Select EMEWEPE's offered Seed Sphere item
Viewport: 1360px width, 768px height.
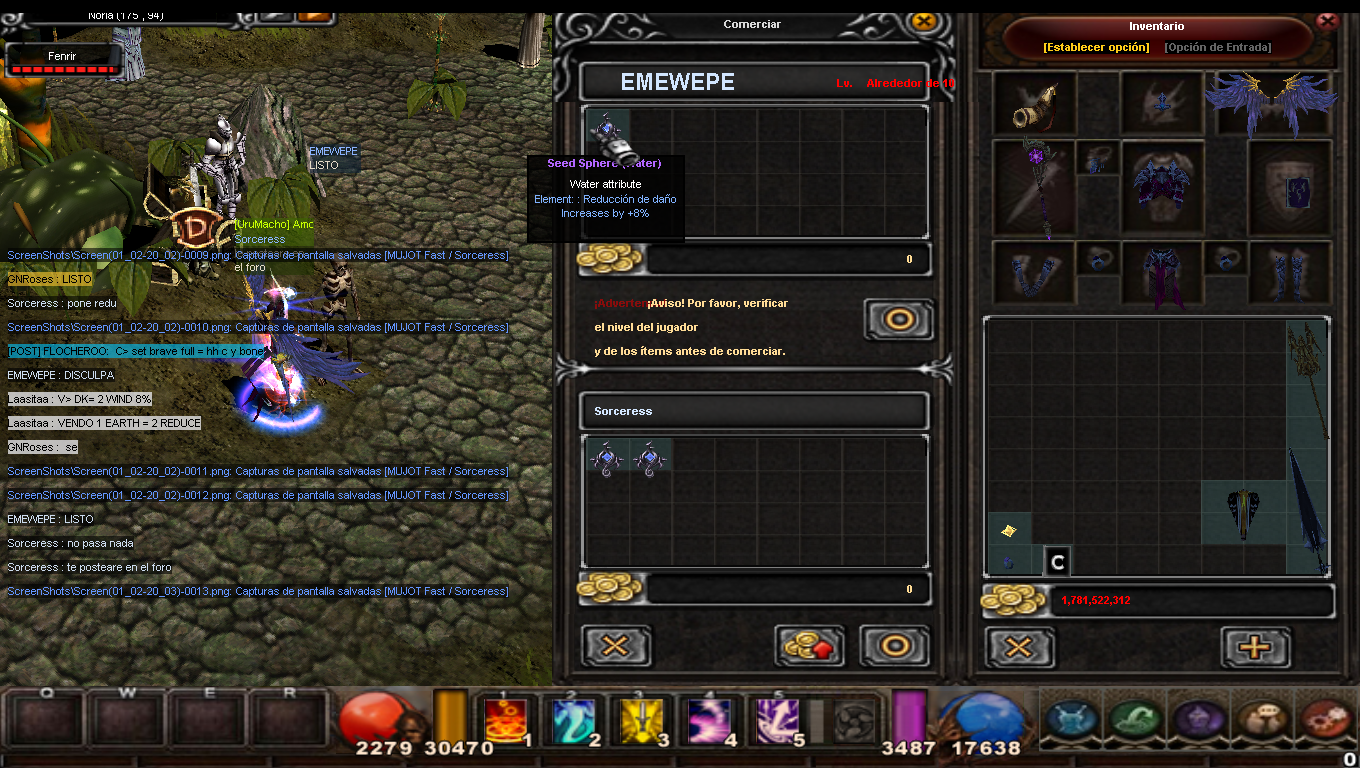coord(605,130)
